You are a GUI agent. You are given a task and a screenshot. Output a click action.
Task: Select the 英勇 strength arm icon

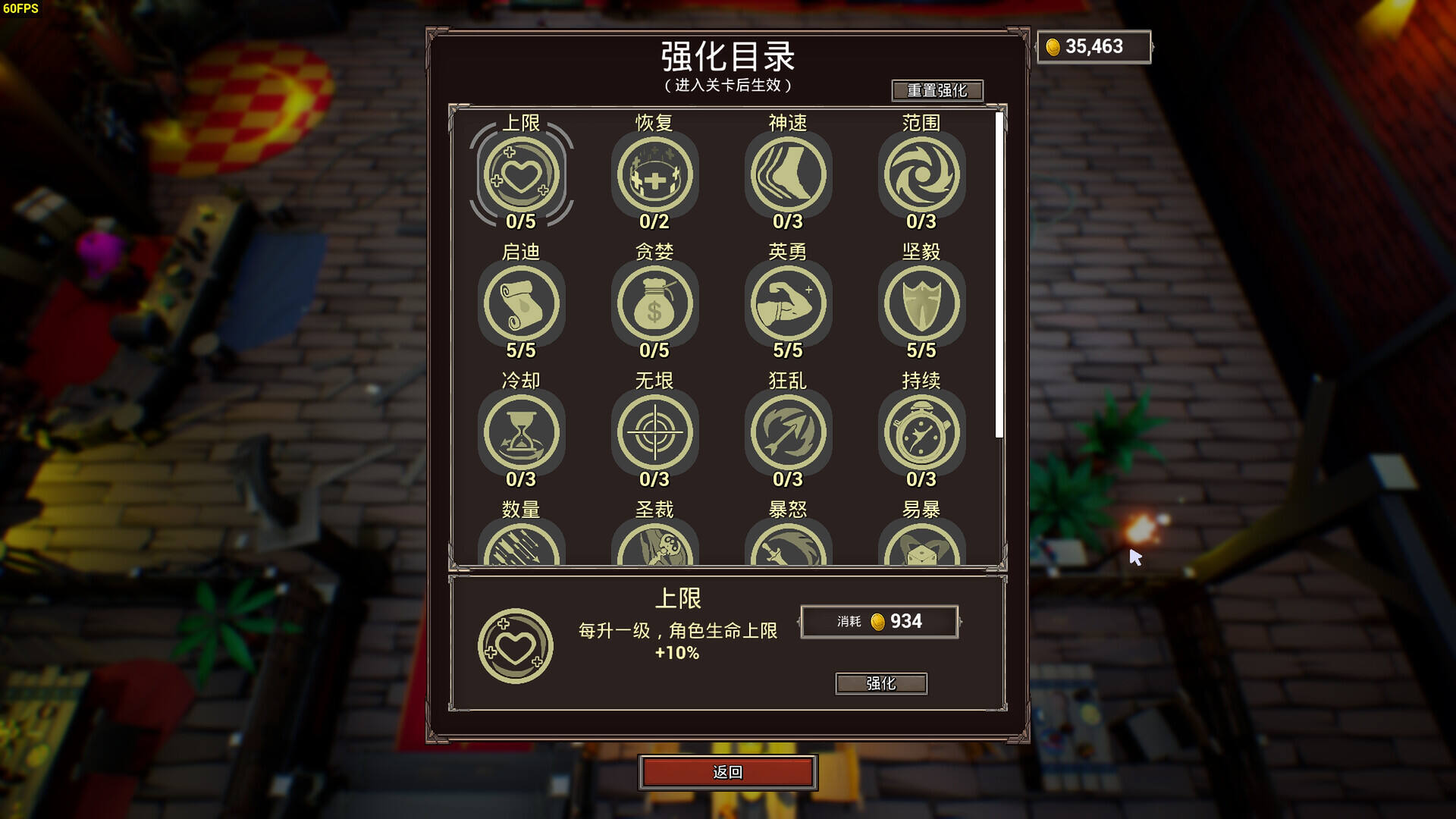click(788, 303)
